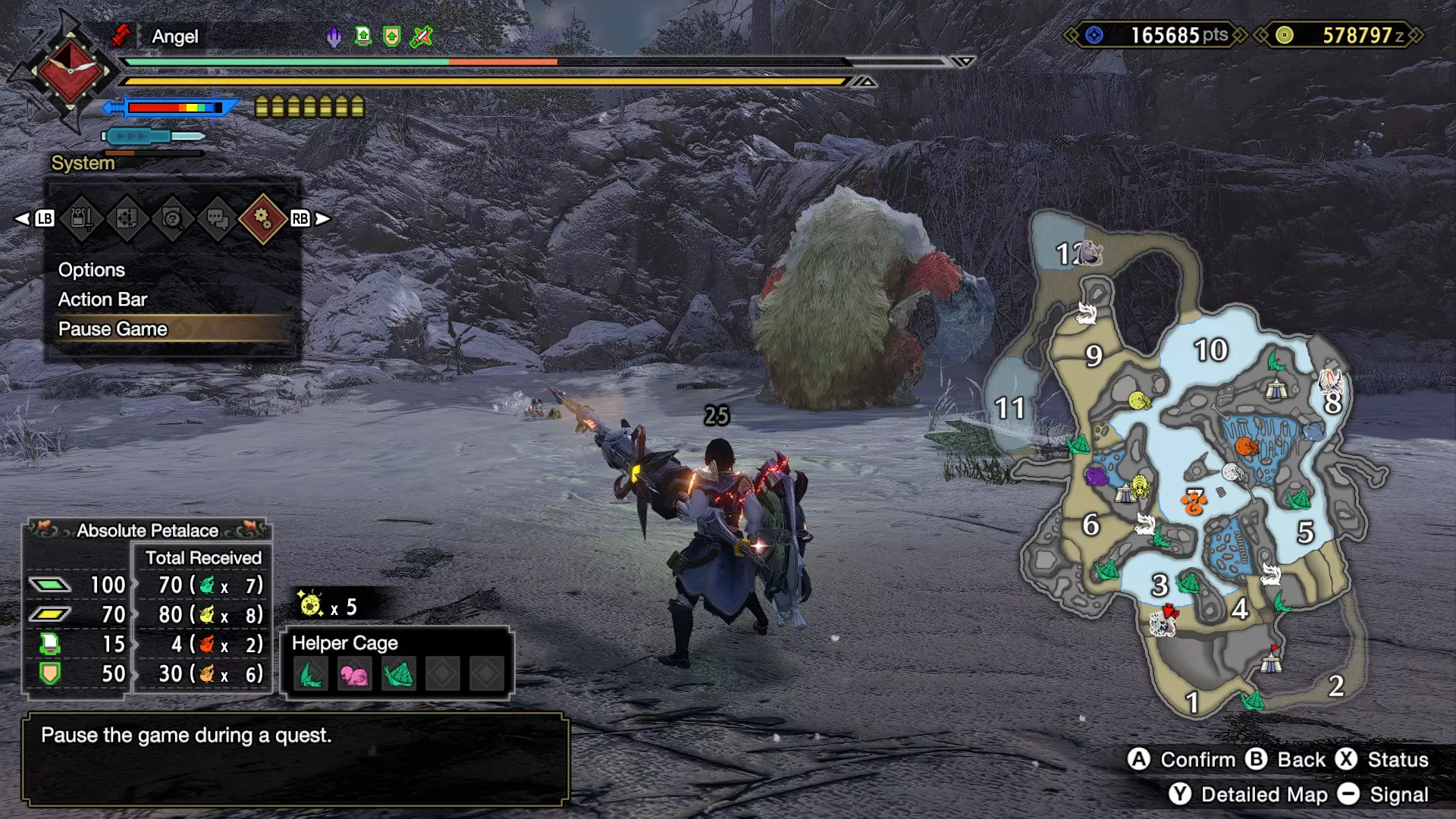Click the yellow spider icon on the map

[1140, 485]
